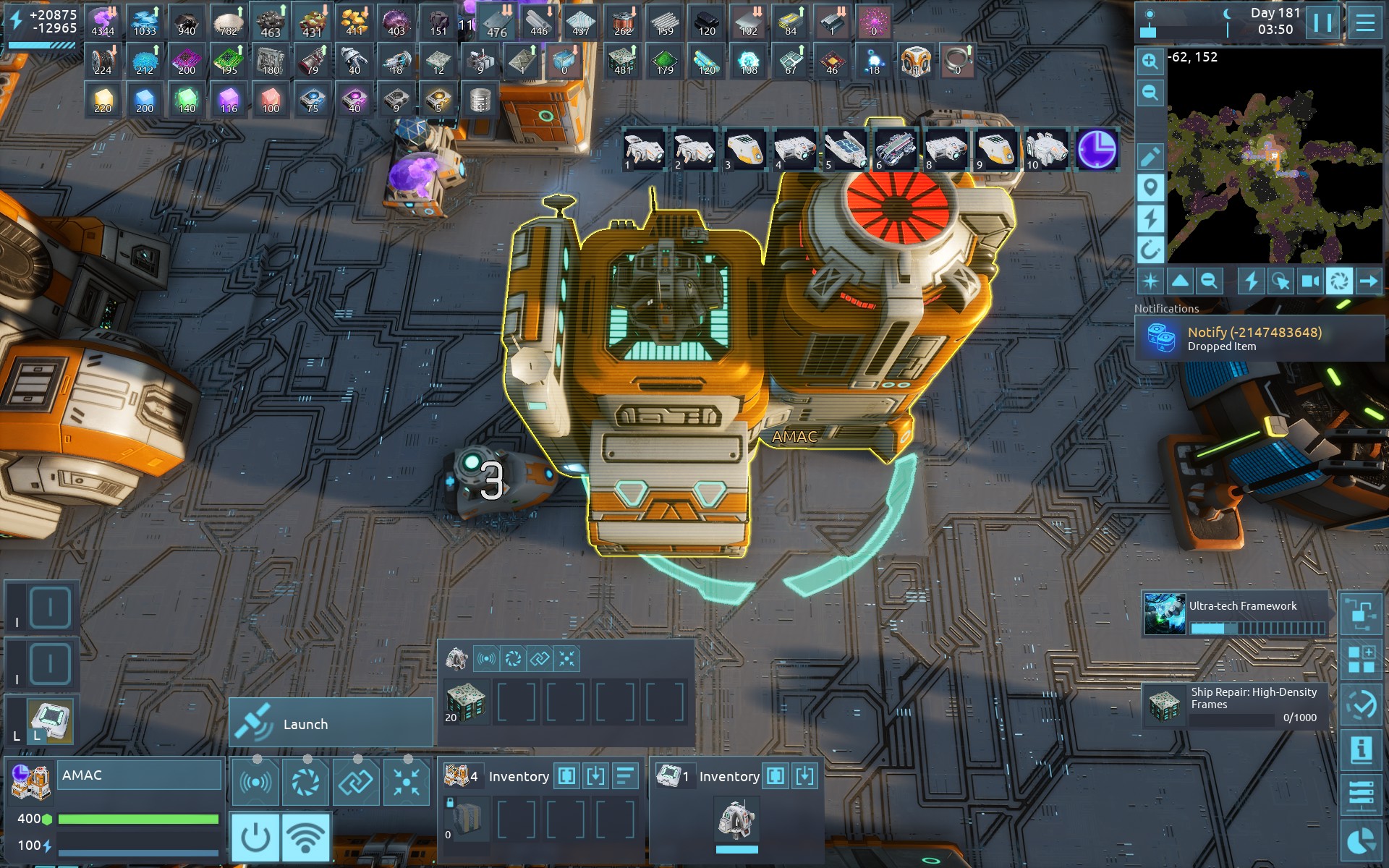Screen dimensions: 1389x868
Task: Choose build bar slot numbered 6
Action: 895,150
